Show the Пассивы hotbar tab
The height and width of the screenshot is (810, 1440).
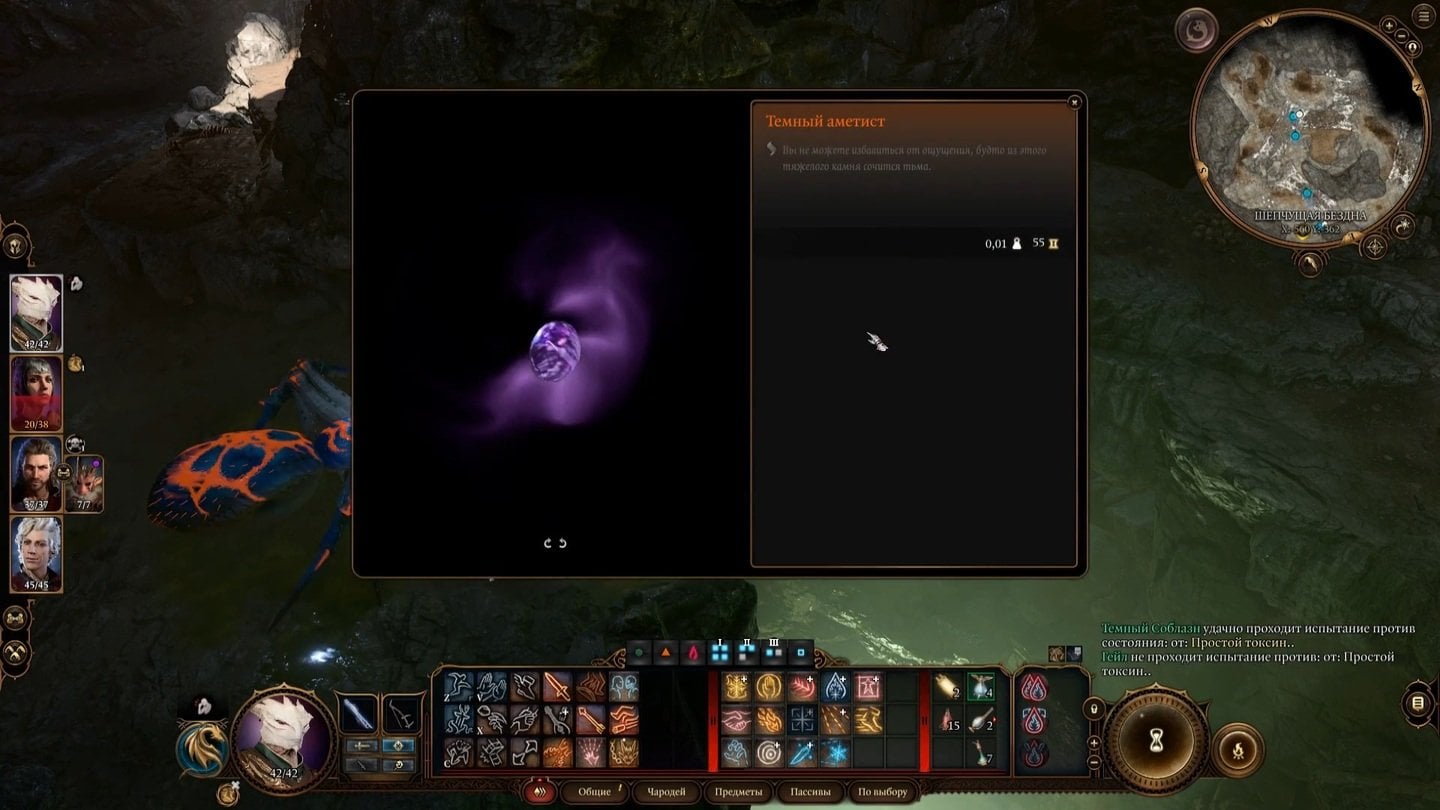click(x=811, y=792)
